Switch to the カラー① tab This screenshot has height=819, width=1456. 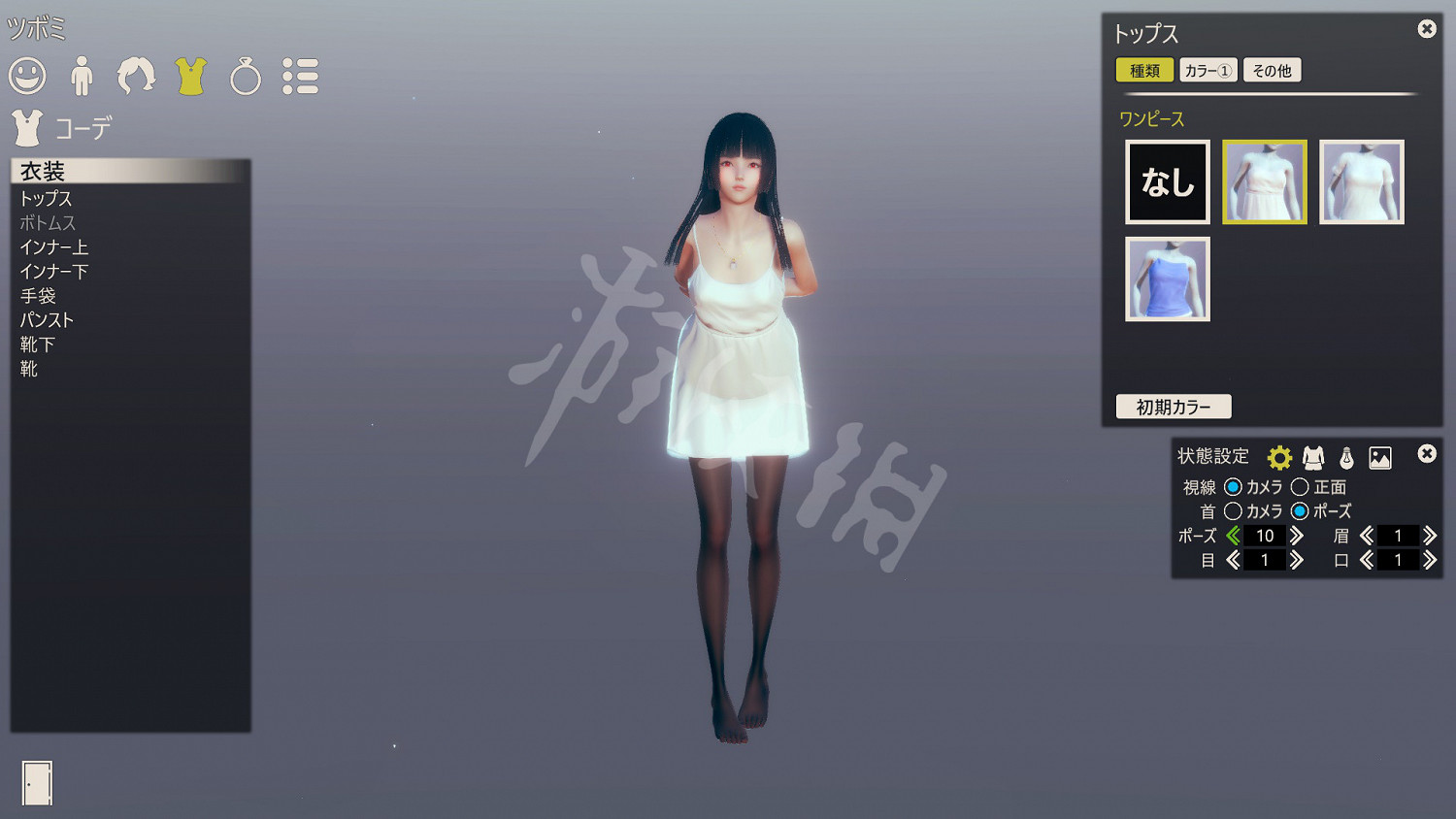tap(1207, 70)
